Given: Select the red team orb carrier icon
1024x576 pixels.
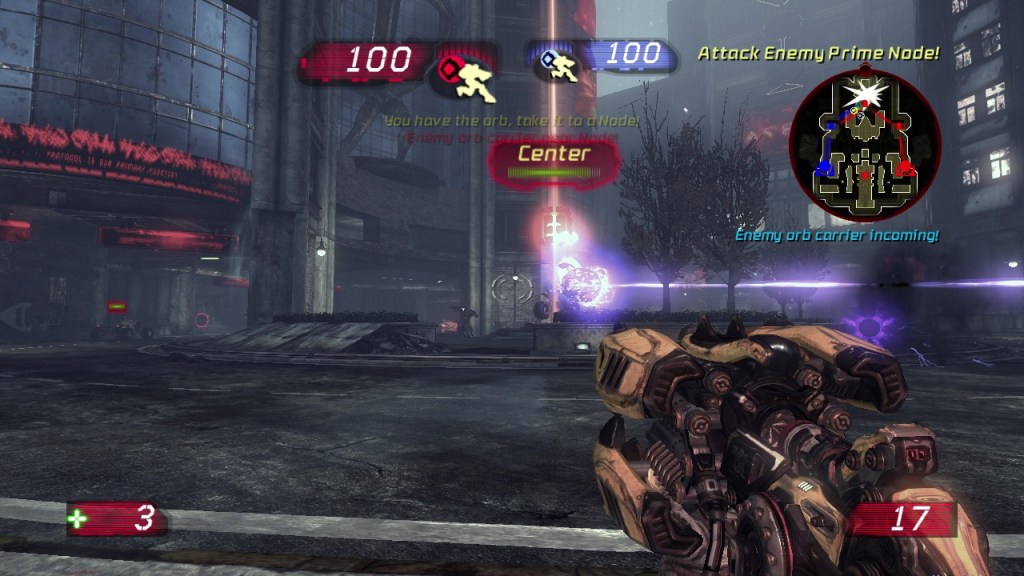Looking at the screenshot, I should click(462, 76).
